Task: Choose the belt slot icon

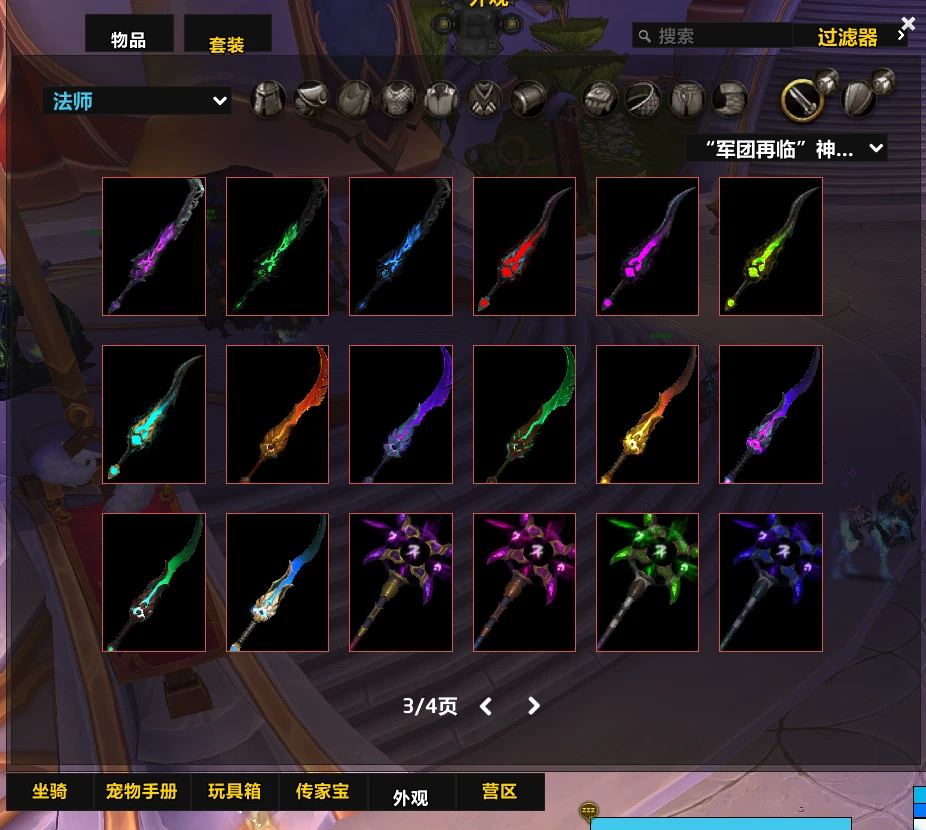Action: pos(641,99)
